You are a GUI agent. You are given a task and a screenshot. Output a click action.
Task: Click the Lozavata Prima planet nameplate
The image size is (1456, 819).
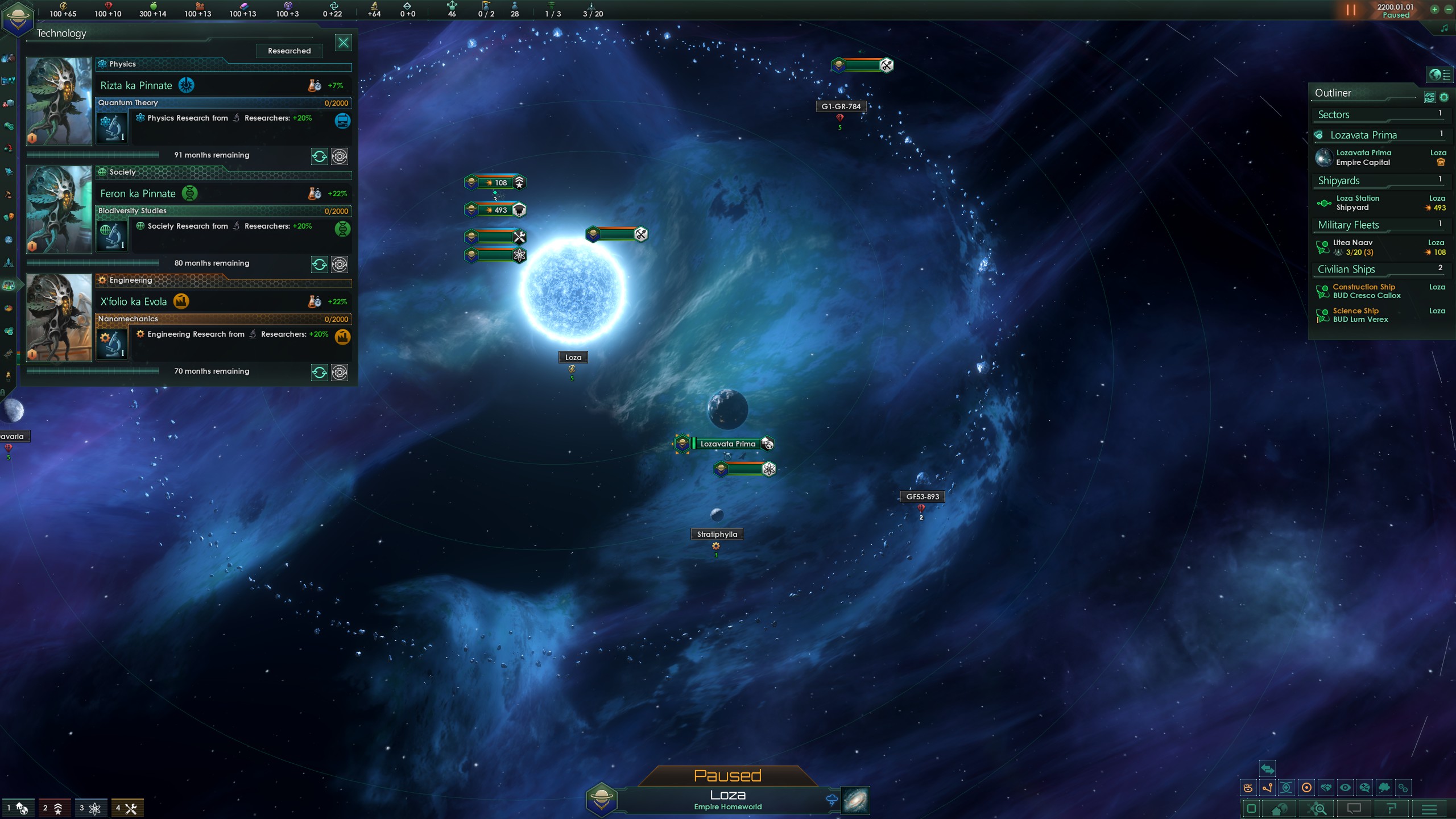pos(727,444)
